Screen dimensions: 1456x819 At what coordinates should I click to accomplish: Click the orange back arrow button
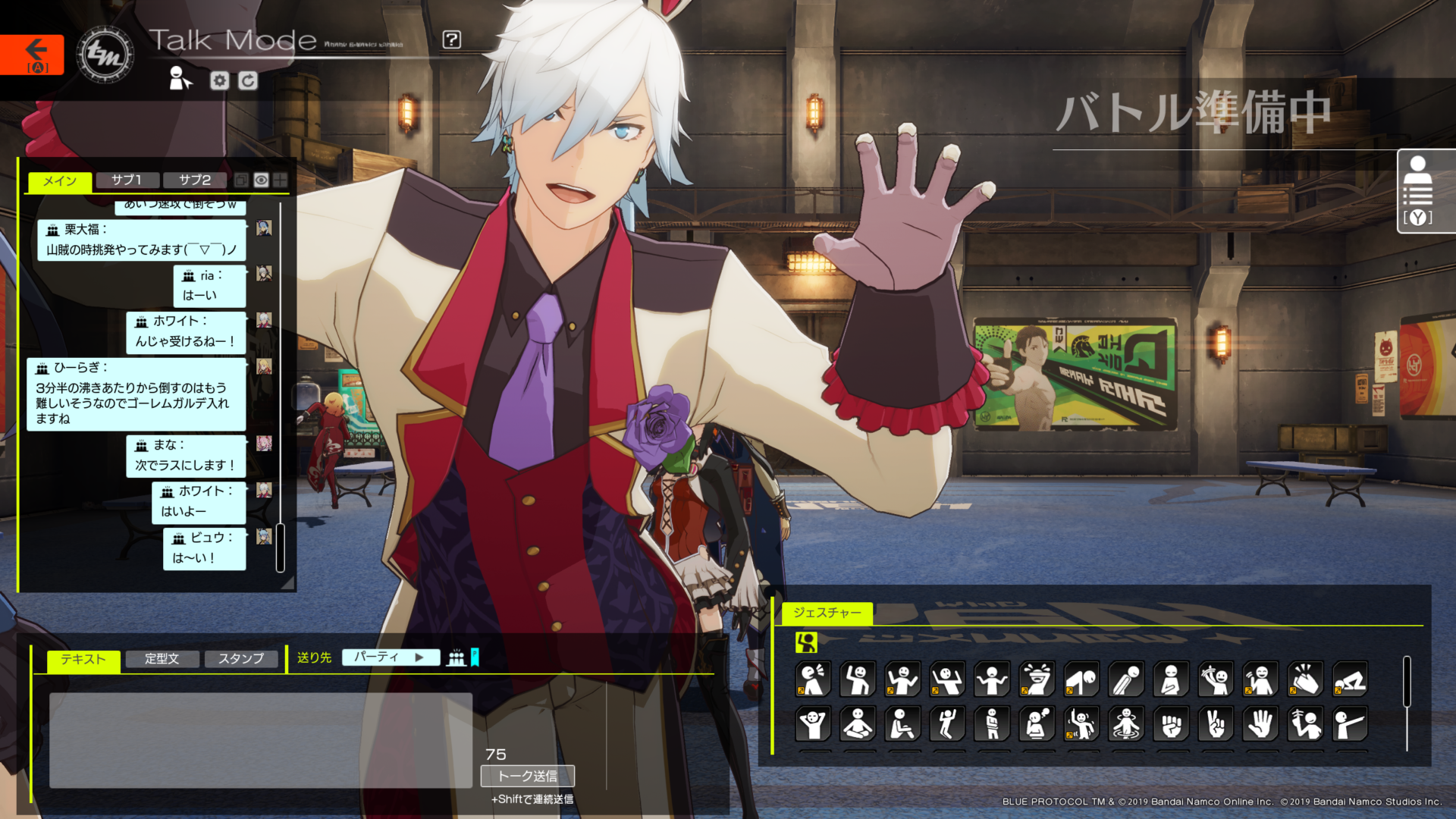(x=32, y=54)
